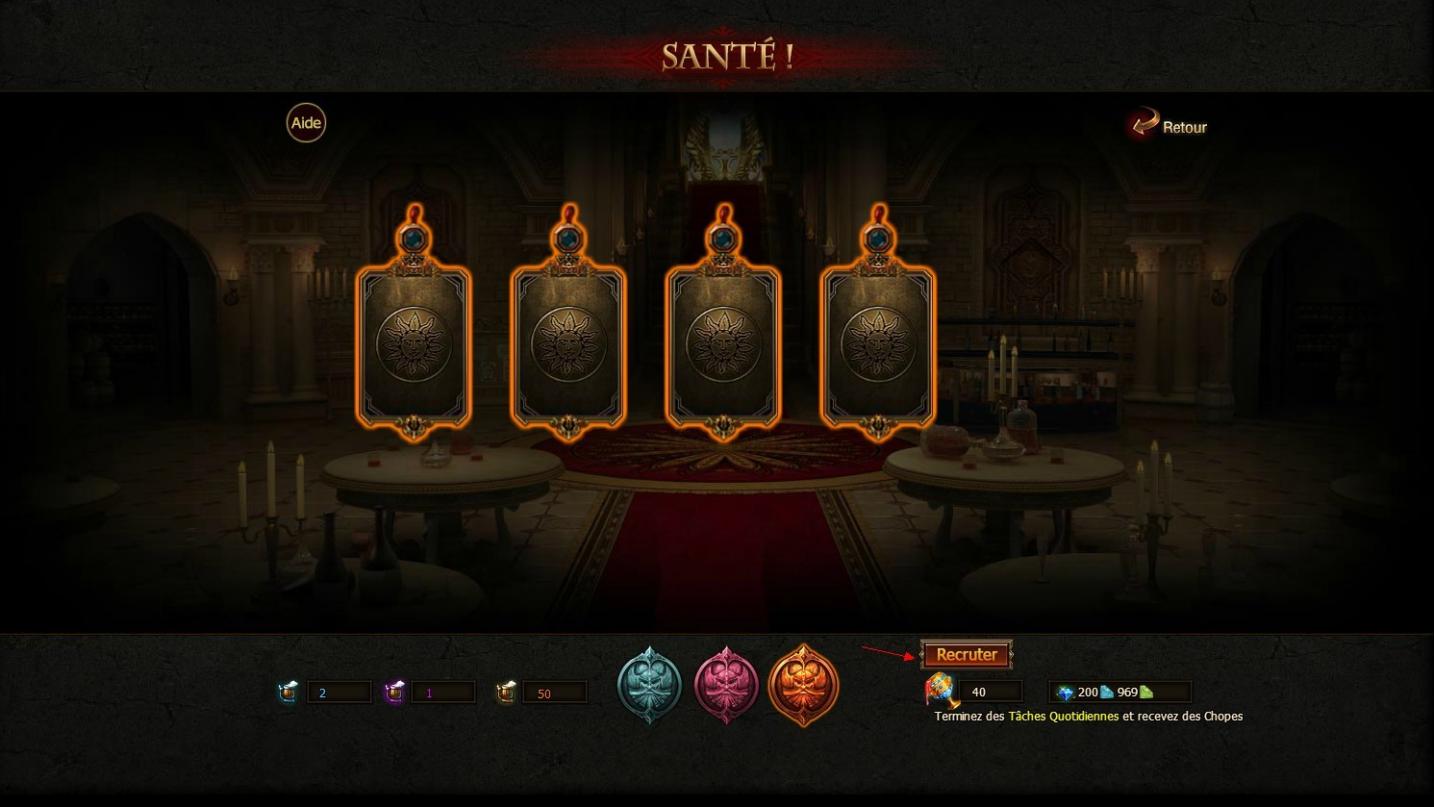Open the Aide help button

click(x=306, y=123)
